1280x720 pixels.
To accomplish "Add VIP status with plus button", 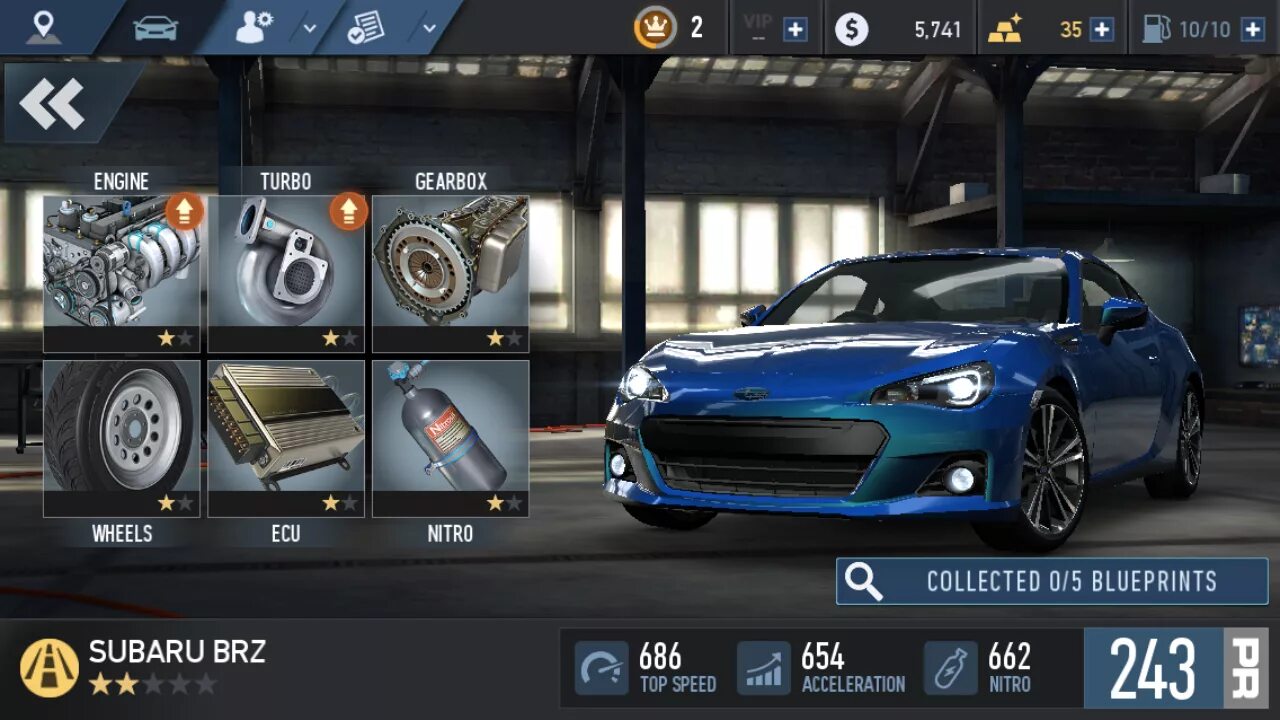I will 795,29.
